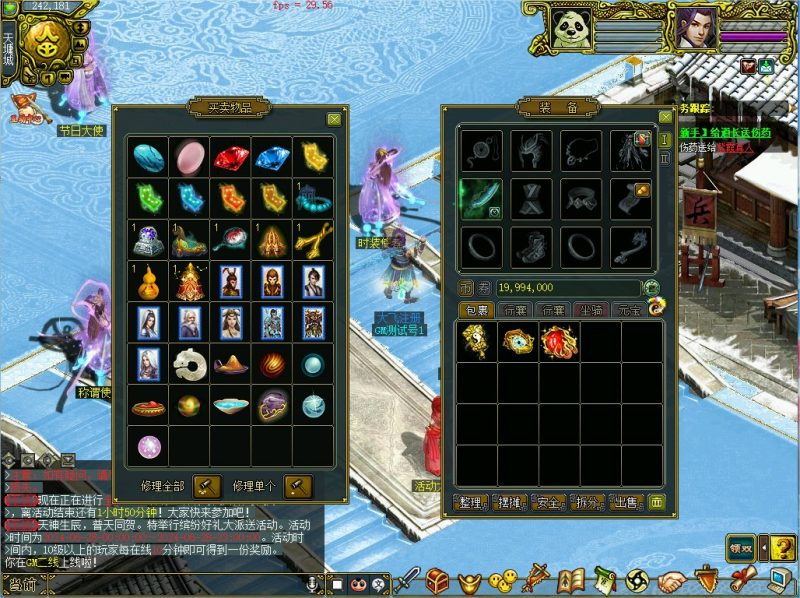Pick the pink oval stone shop item
The image size is (800, 598).
point(189,157)
